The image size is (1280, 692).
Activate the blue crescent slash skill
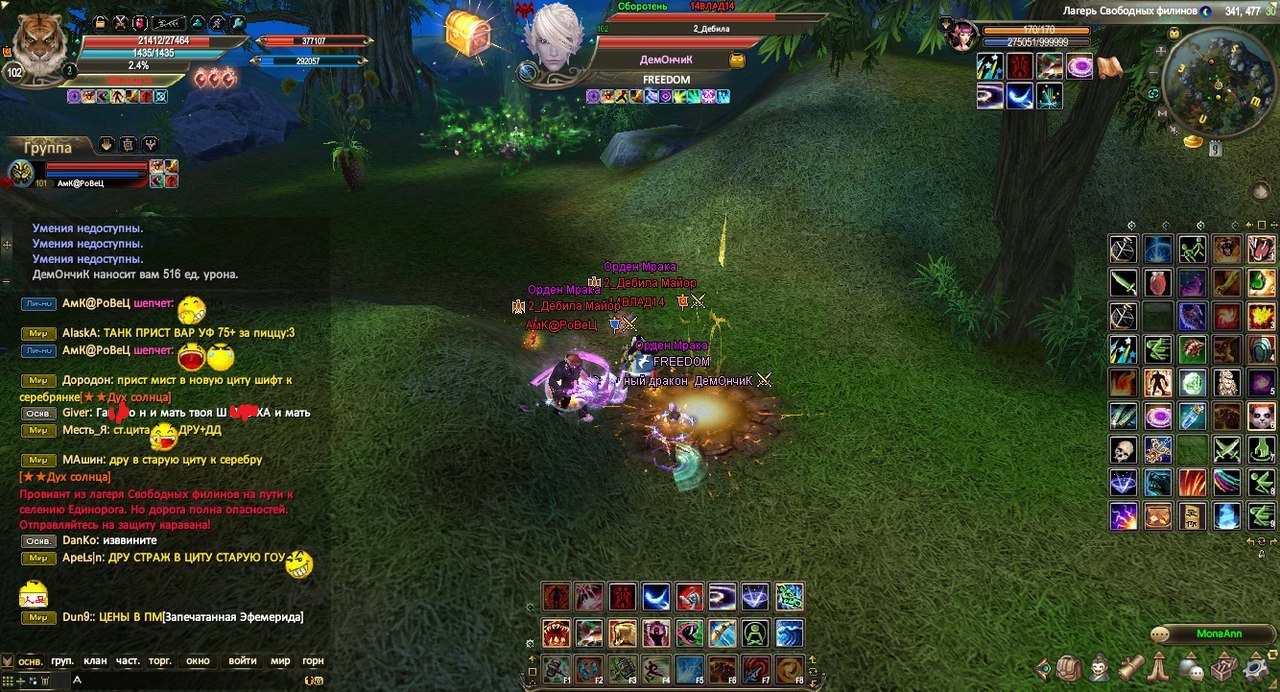(x=656, y=597)
